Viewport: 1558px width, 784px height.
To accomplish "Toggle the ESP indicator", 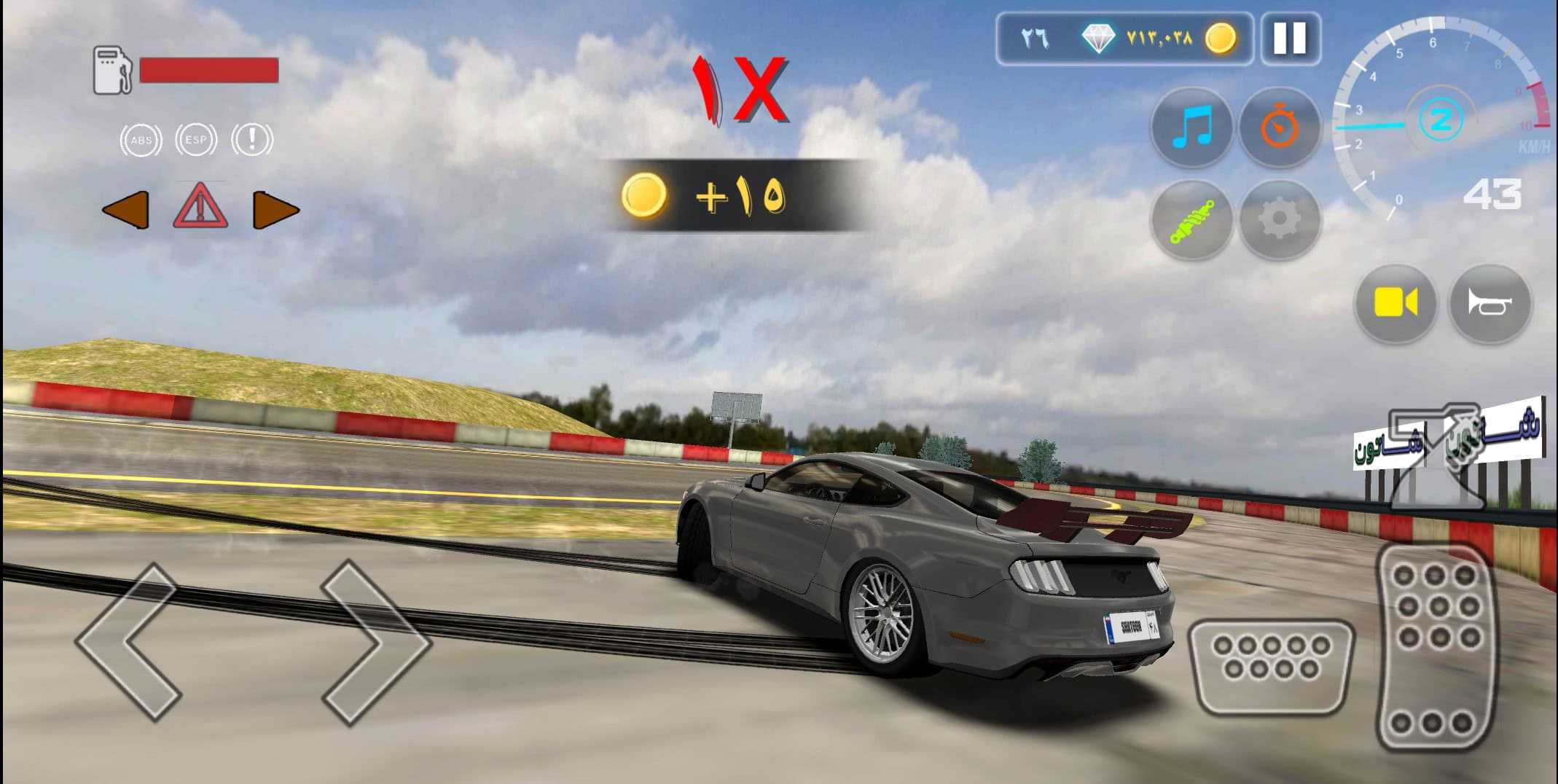I will pos(196,140).
